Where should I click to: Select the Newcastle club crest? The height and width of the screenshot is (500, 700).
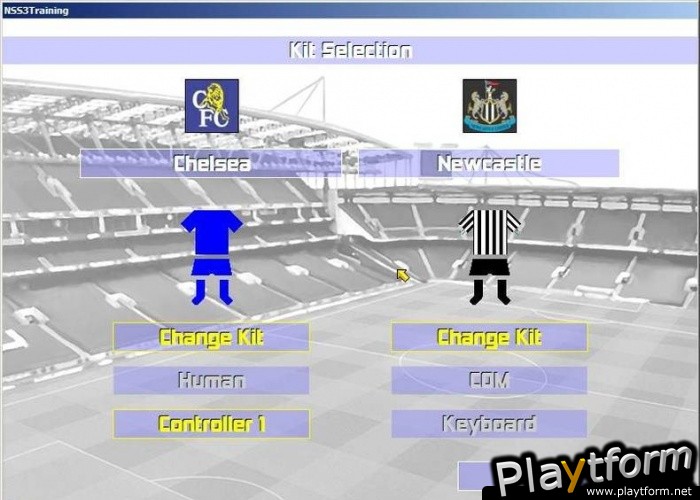490,106
